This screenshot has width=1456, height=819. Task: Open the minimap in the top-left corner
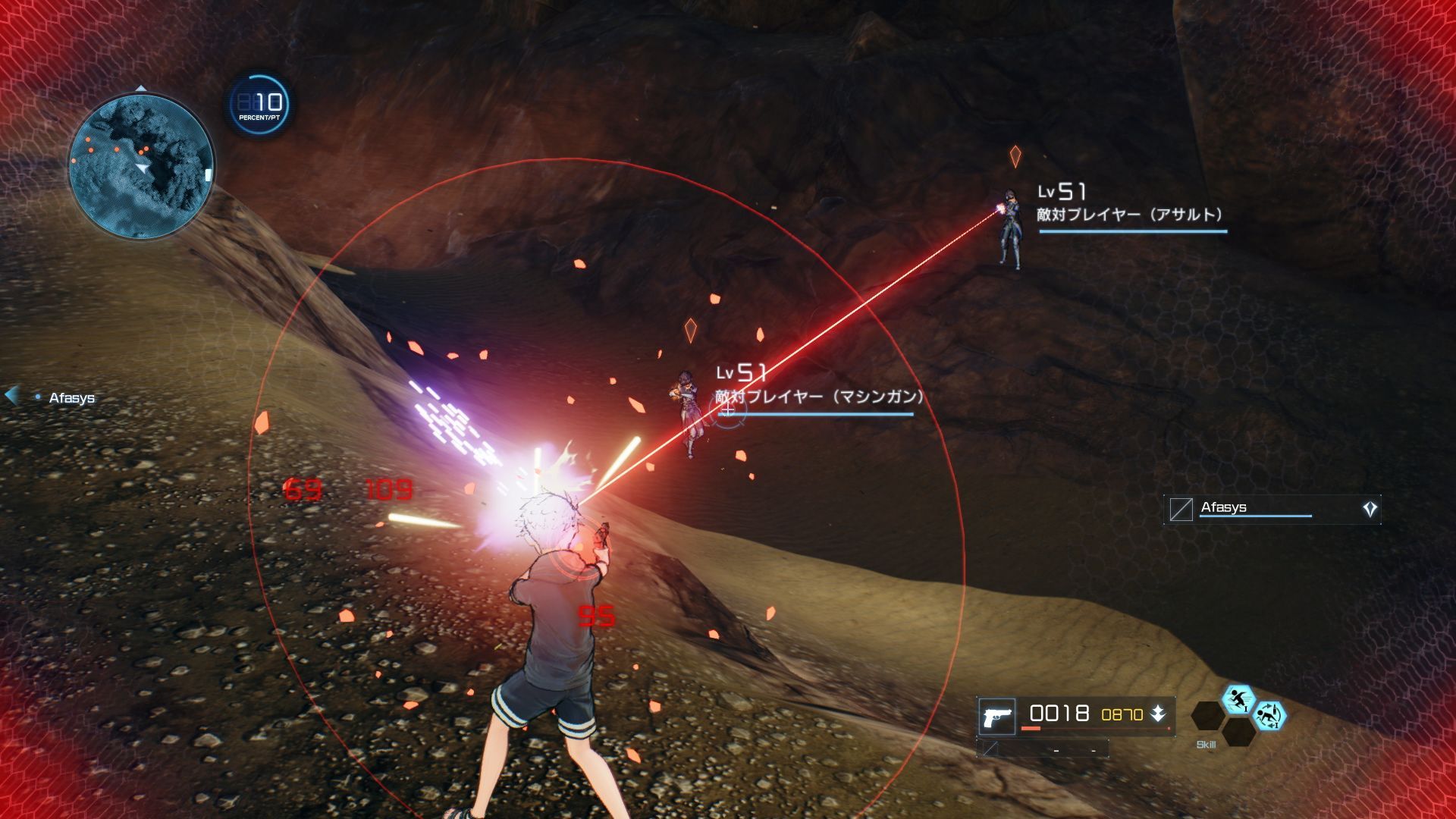[140, 165]
